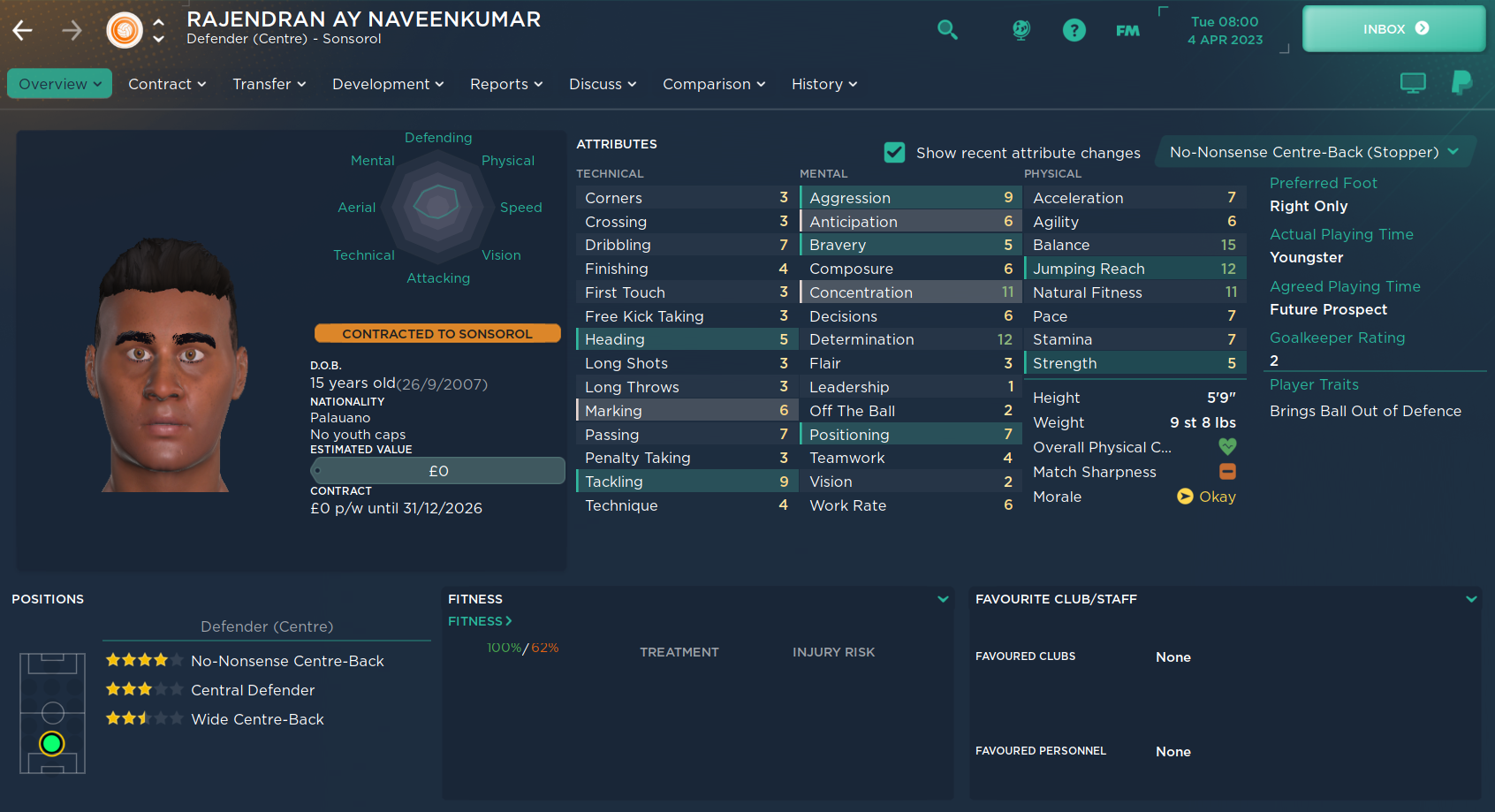Open the Contract menu
This screenshot has height=812, width=1495.
click(x=167, y=83)
